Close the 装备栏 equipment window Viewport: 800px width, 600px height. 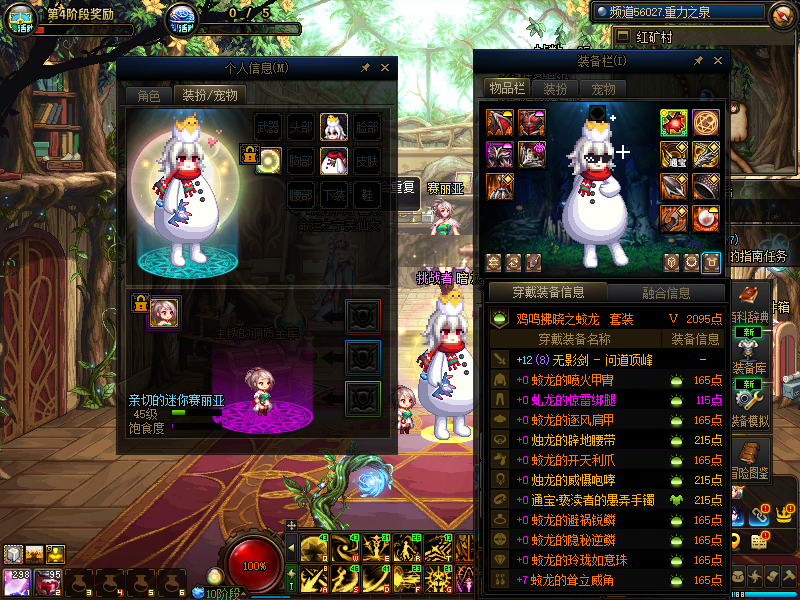pyautogui.click(x=716, y=61)
